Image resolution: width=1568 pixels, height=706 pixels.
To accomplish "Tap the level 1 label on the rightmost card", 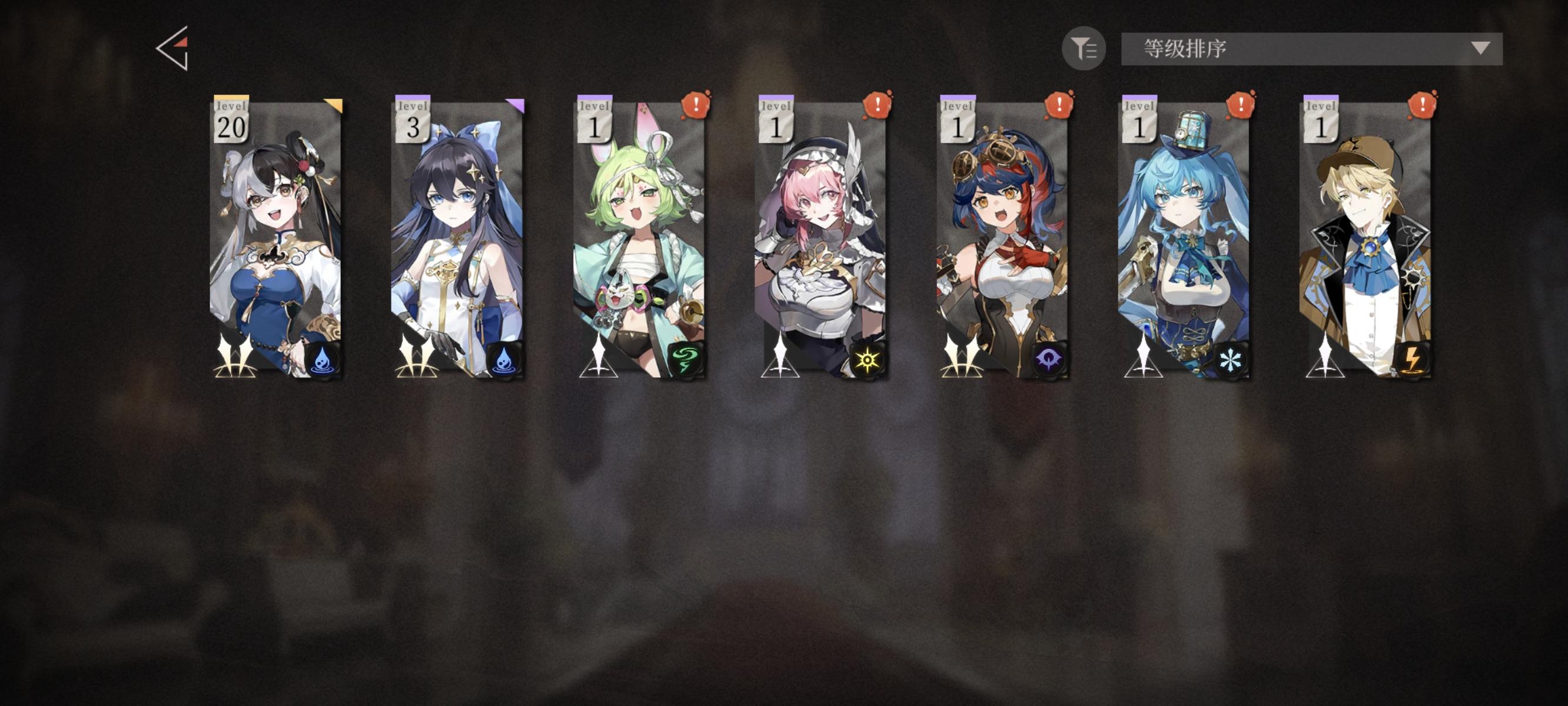I will [1321, 119].
